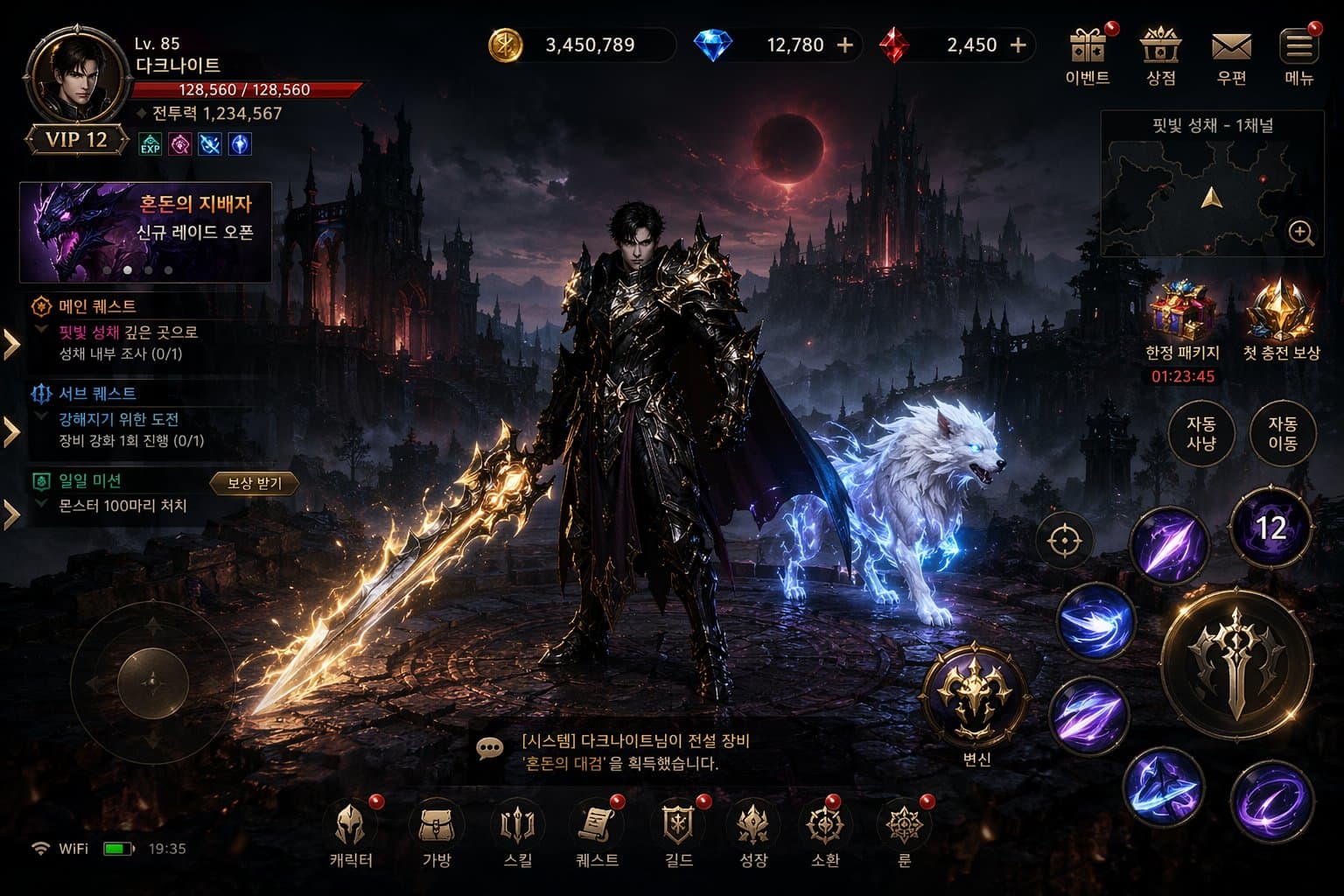1344x896 pixels.
Task: Open the 상점 (shop) icon
Action: pos(1158,48)
